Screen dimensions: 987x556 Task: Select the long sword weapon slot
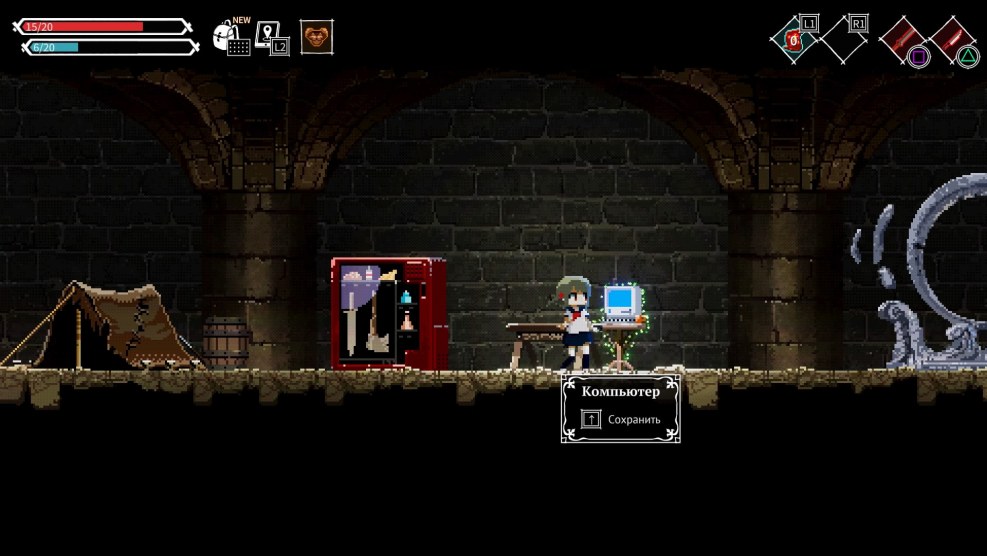903,40
